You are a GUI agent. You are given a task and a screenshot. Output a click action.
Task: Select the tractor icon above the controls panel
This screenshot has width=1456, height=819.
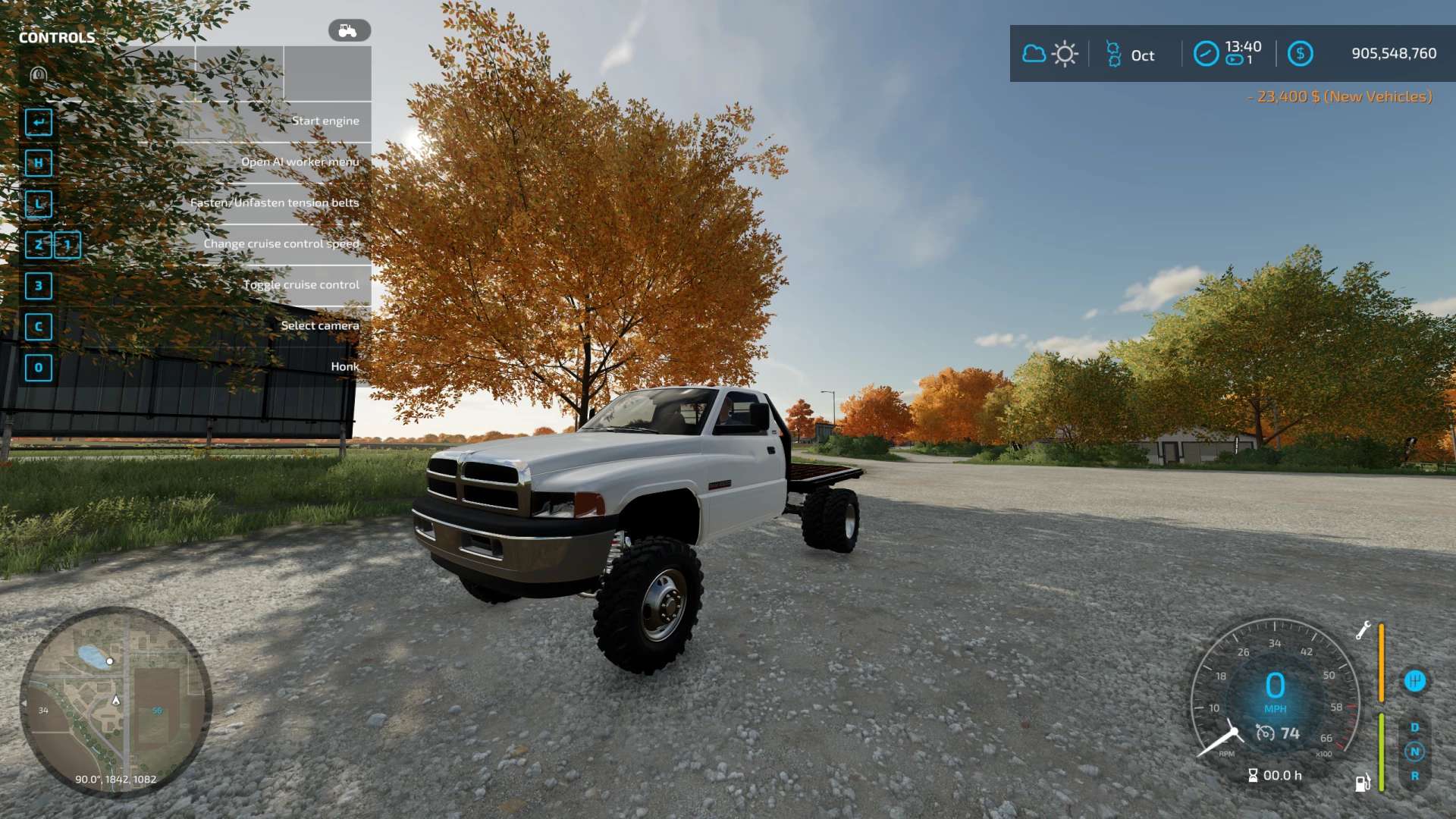click(349, 30)
